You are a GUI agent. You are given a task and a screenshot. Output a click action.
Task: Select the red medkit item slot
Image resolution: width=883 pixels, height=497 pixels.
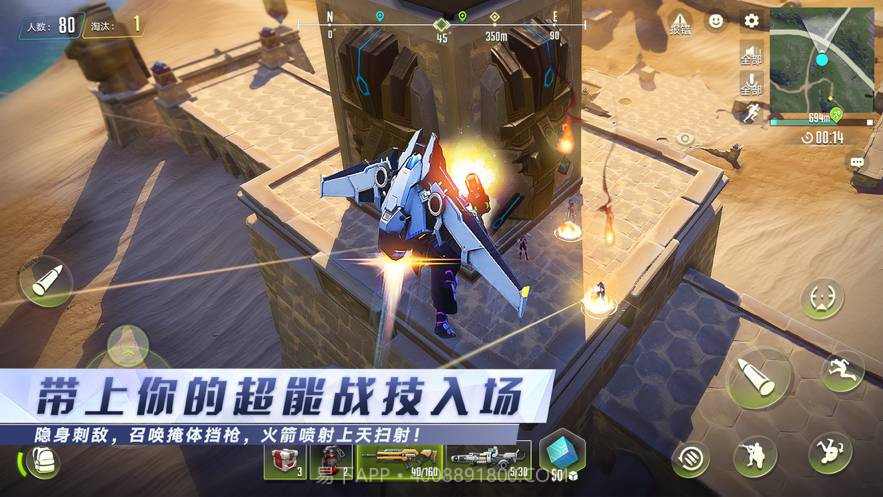[x=285, y=461]
